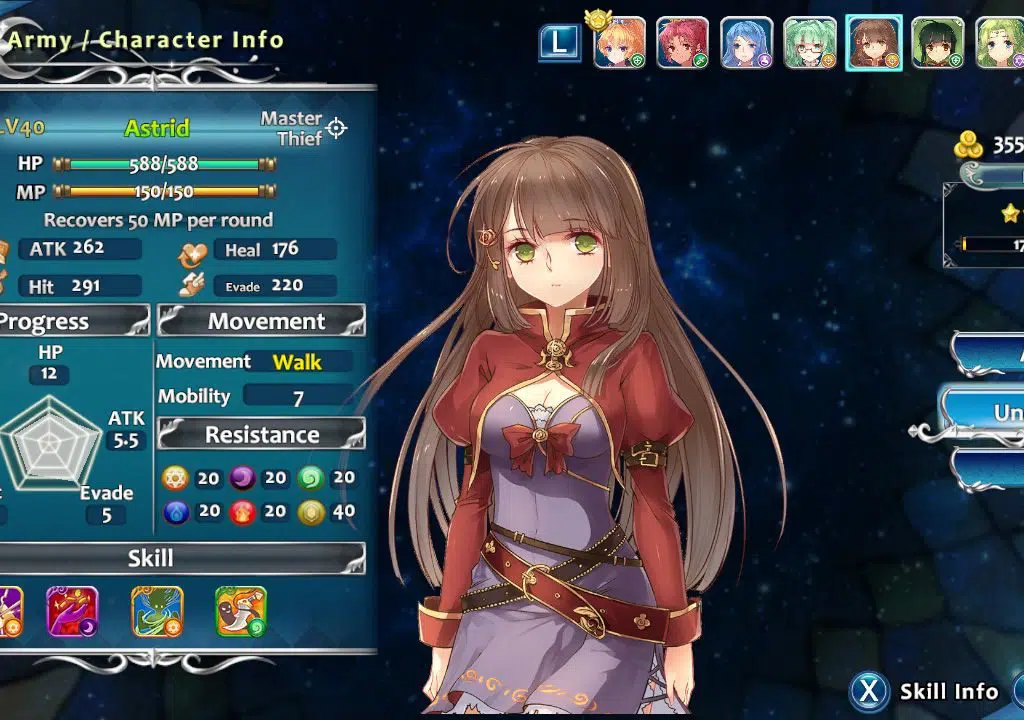Select the Movement section header
The image size is (1024, 720).
[262, 321]
